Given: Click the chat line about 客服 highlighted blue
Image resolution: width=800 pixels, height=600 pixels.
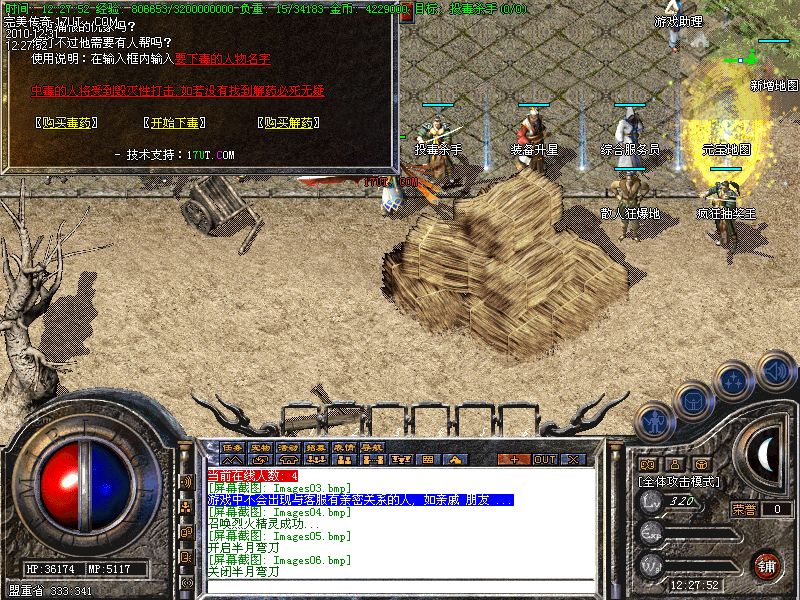Looking at the screenshot, I should click(360, 499).
